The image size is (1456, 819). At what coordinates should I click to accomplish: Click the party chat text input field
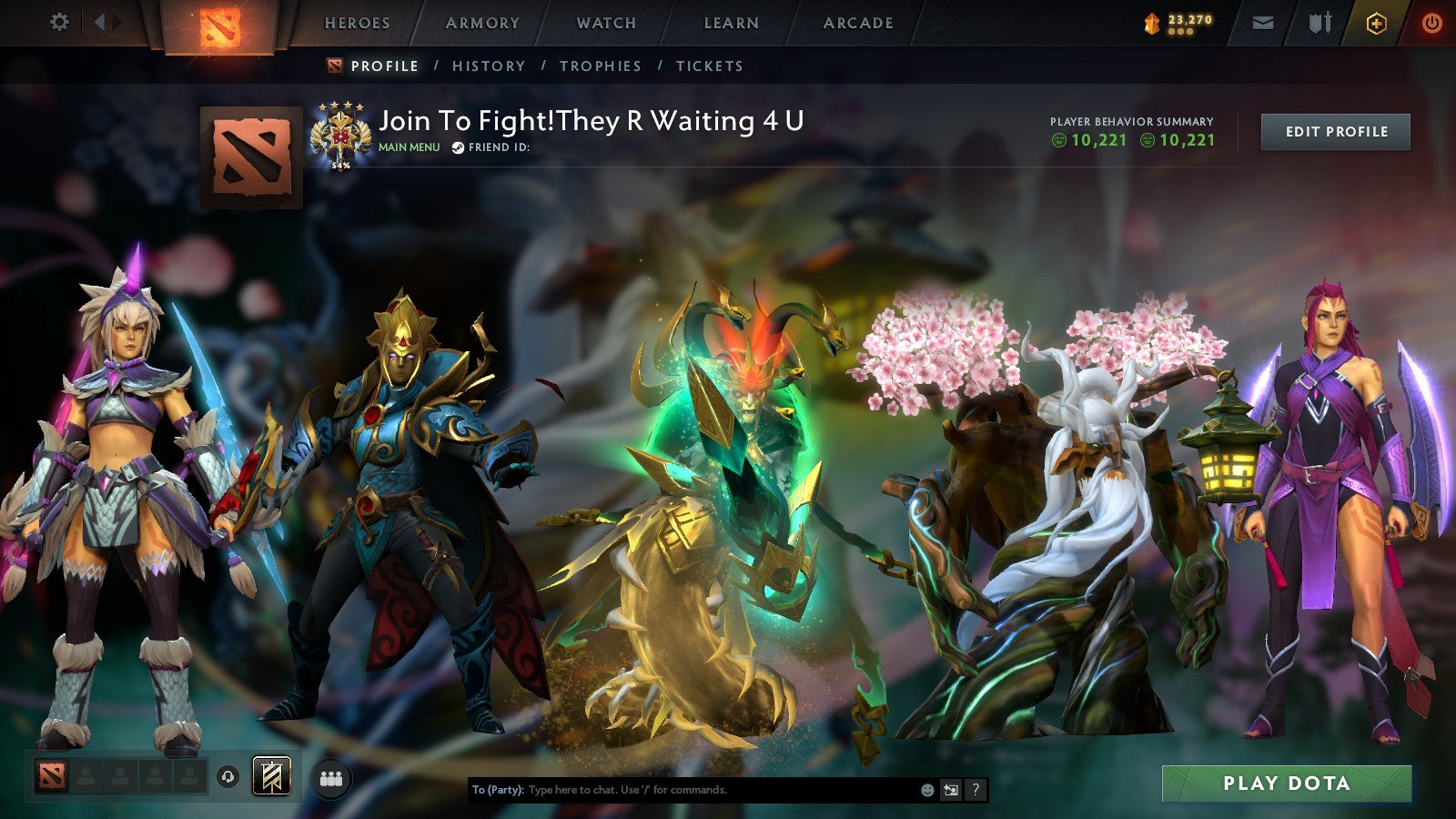pos(682,791)
